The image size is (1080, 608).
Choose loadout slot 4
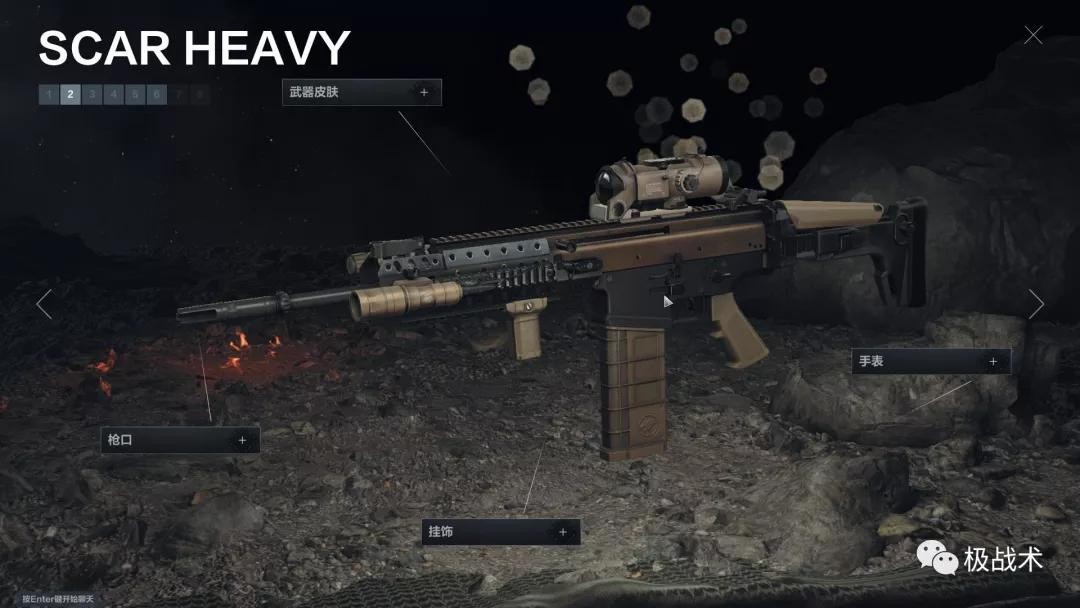tap(114, 95)
